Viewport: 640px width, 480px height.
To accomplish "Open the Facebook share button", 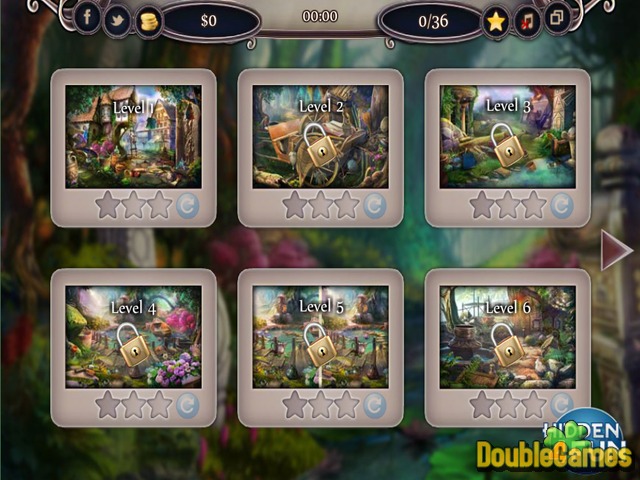I will point(87,17).
